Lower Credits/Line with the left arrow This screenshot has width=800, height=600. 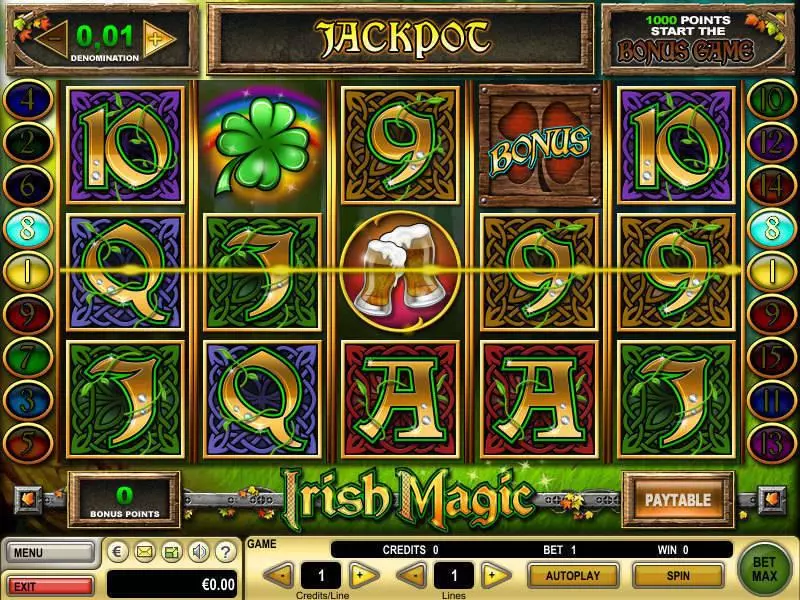pos(279,575)
